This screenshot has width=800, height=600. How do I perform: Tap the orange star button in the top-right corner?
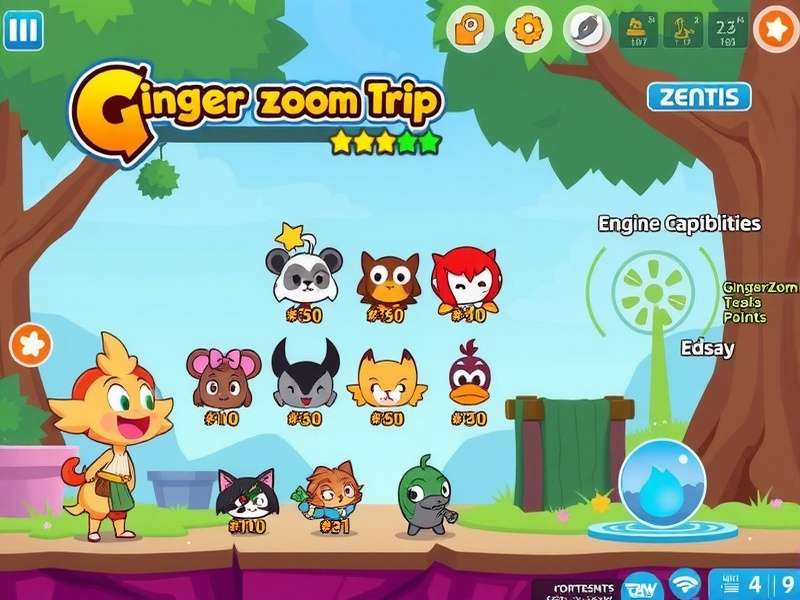[775, 29]
